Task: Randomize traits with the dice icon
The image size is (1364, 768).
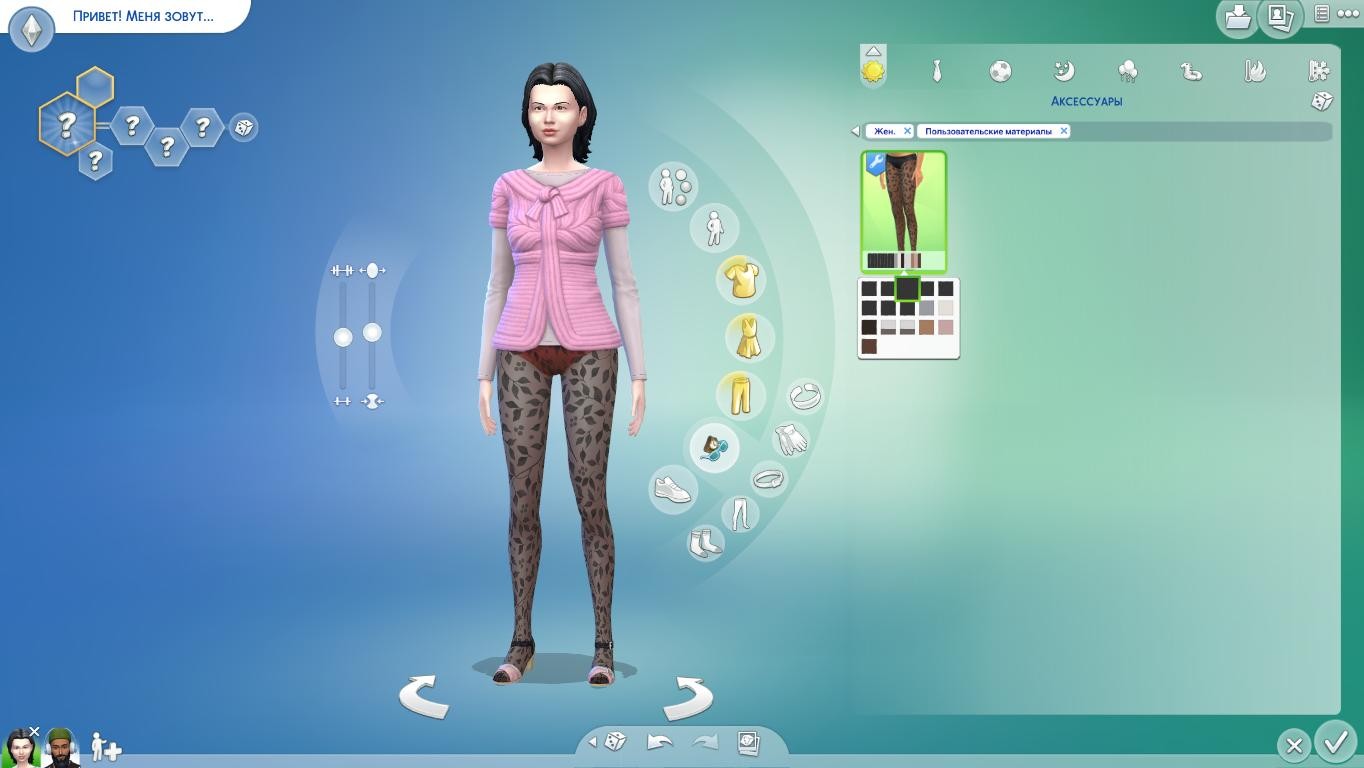Action: tap(243, 127)
